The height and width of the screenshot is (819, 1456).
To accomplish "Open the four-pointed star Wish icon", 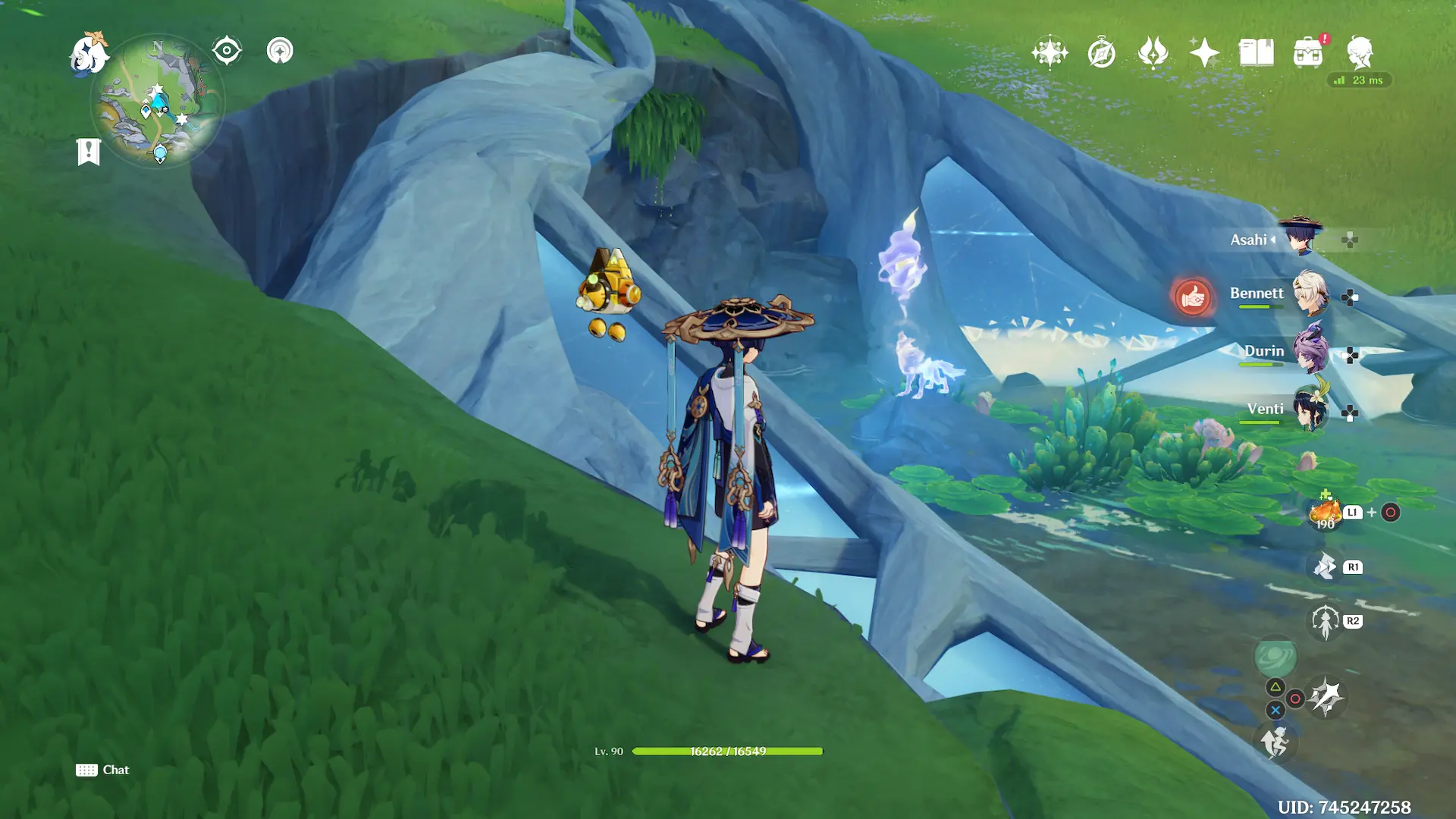I will [1204, 53].
